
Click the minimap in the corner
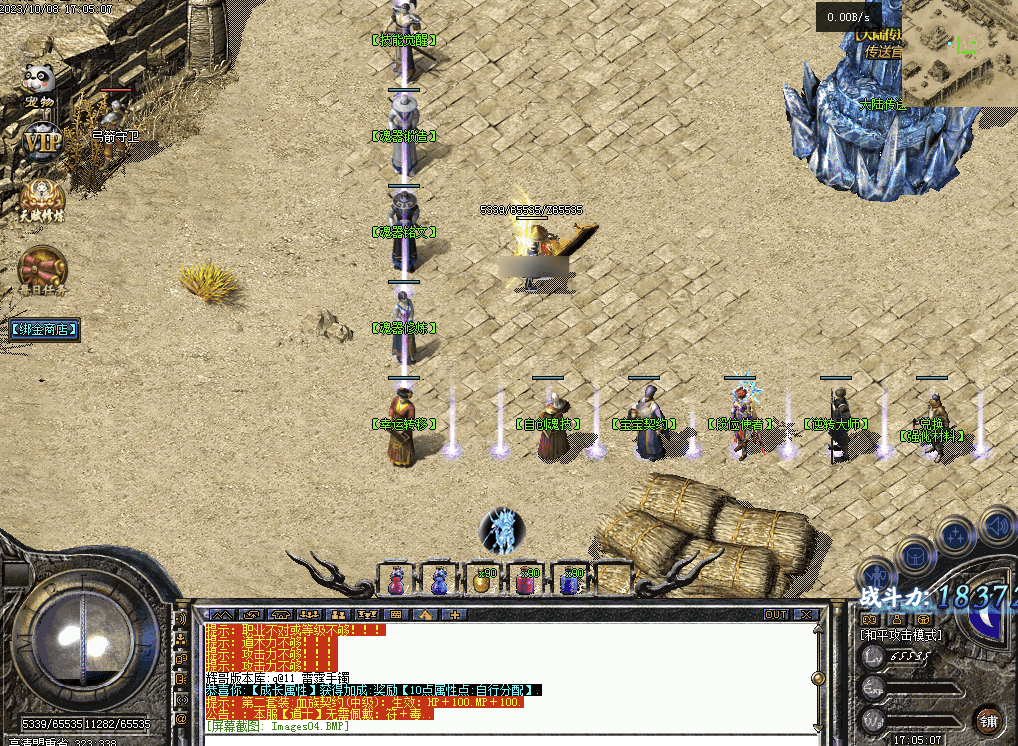click(959, 52)
